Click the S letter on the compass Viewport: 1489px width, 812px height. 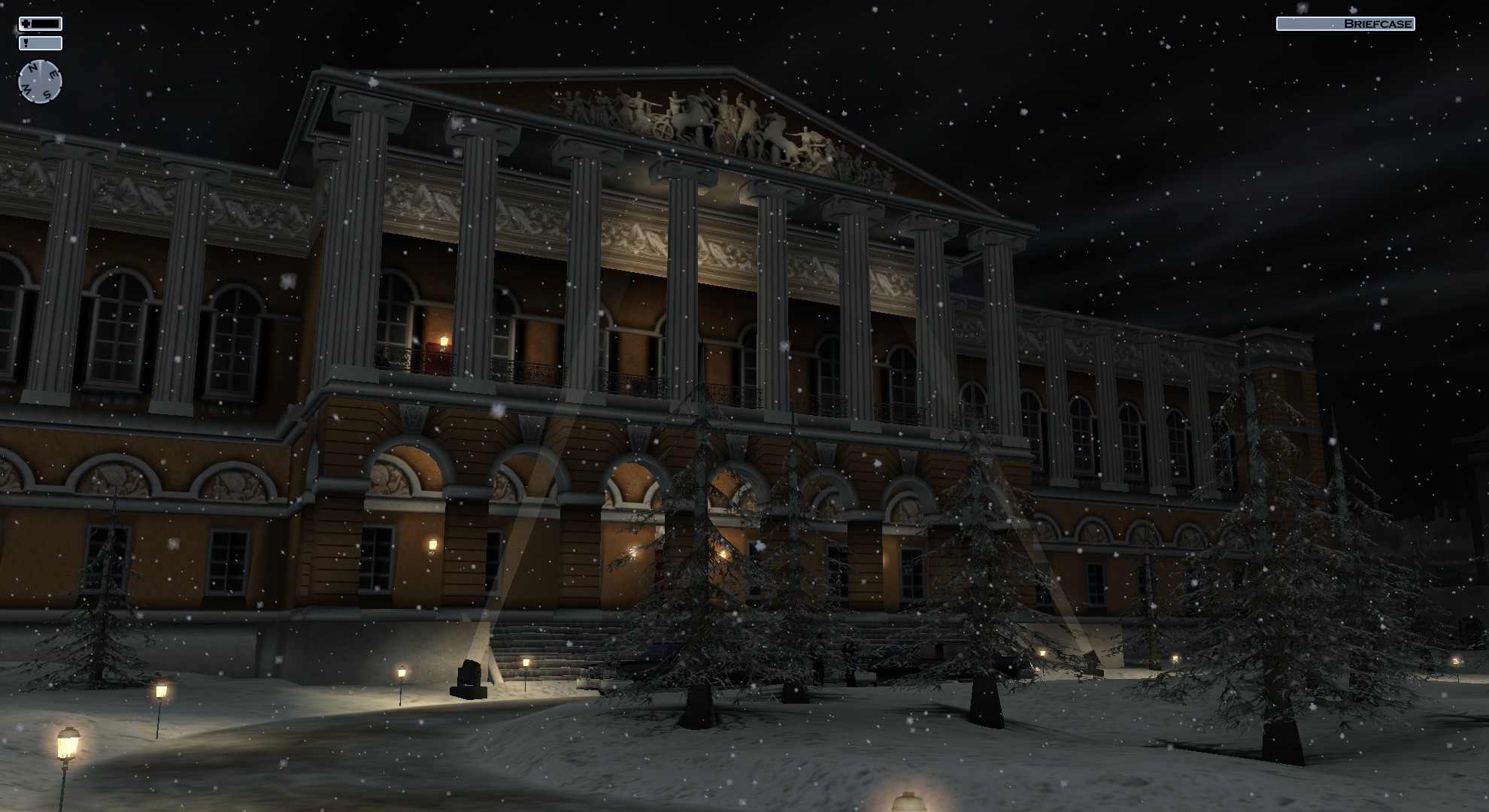coord(47,93)
